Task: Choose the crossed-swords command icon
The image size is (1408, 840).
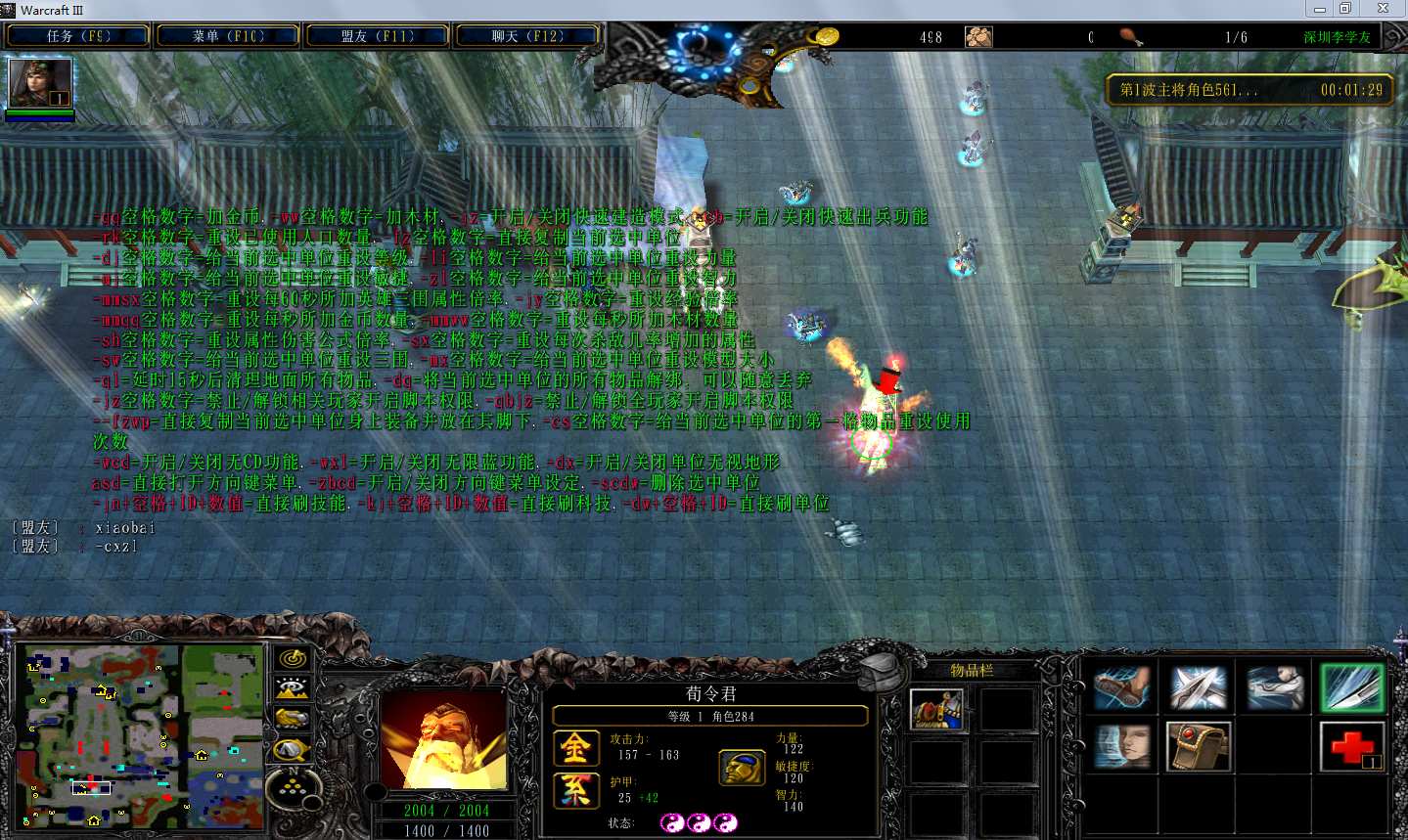Action: pyautogui.click(x=1198, y=687)
